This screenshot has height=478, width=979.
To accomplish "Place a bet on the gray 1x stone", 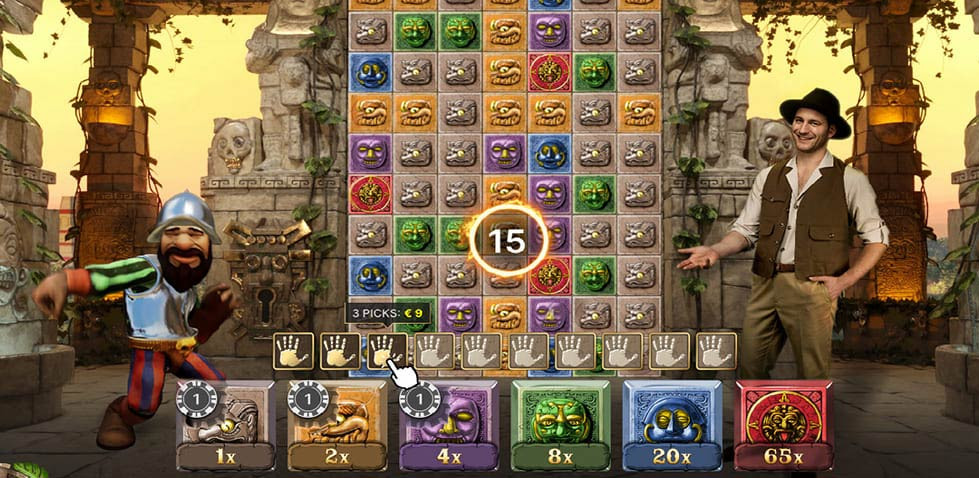I will 225,424.
